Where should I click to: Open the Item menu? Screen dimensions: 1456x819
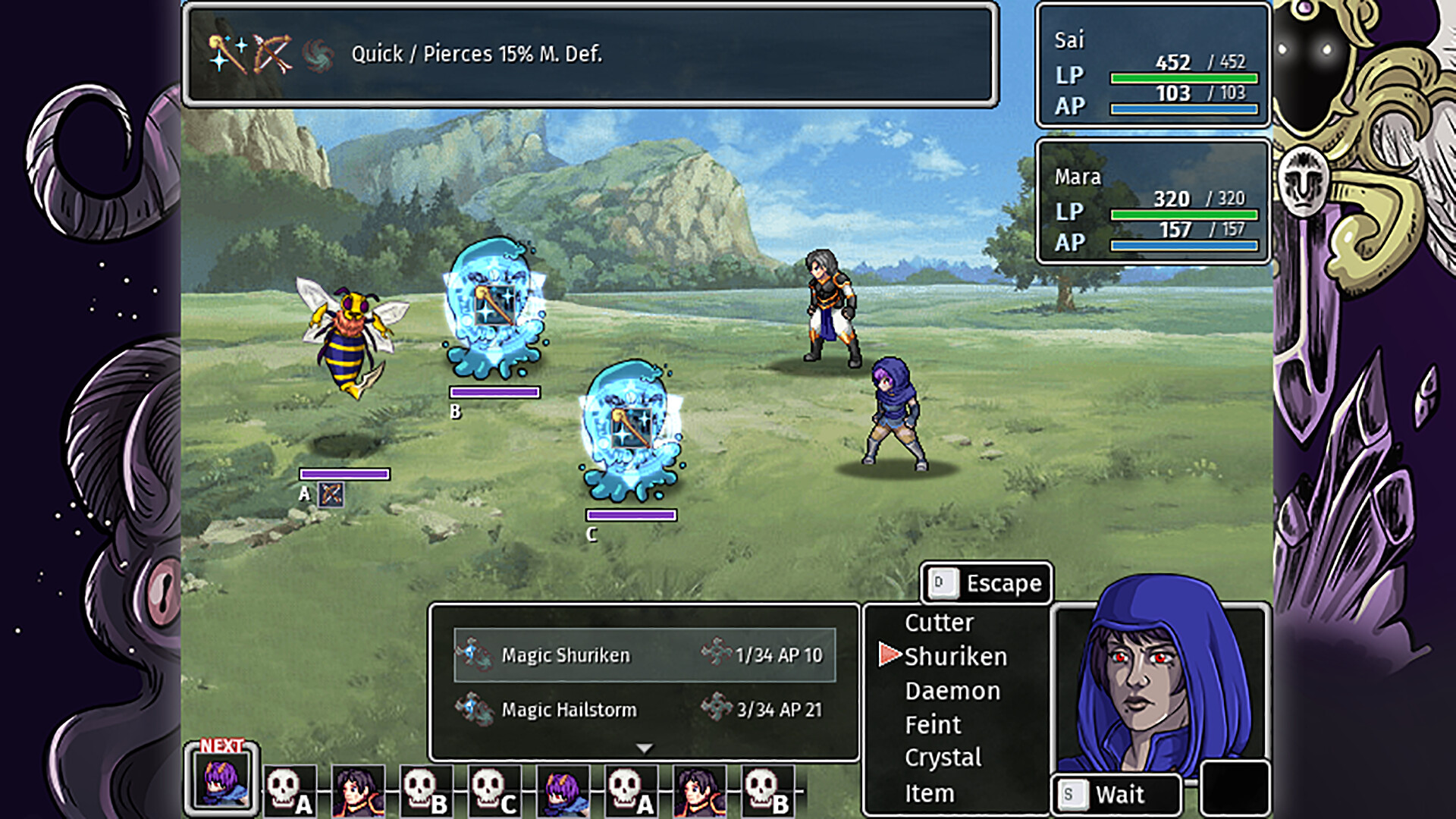click(x=930, y=793)
